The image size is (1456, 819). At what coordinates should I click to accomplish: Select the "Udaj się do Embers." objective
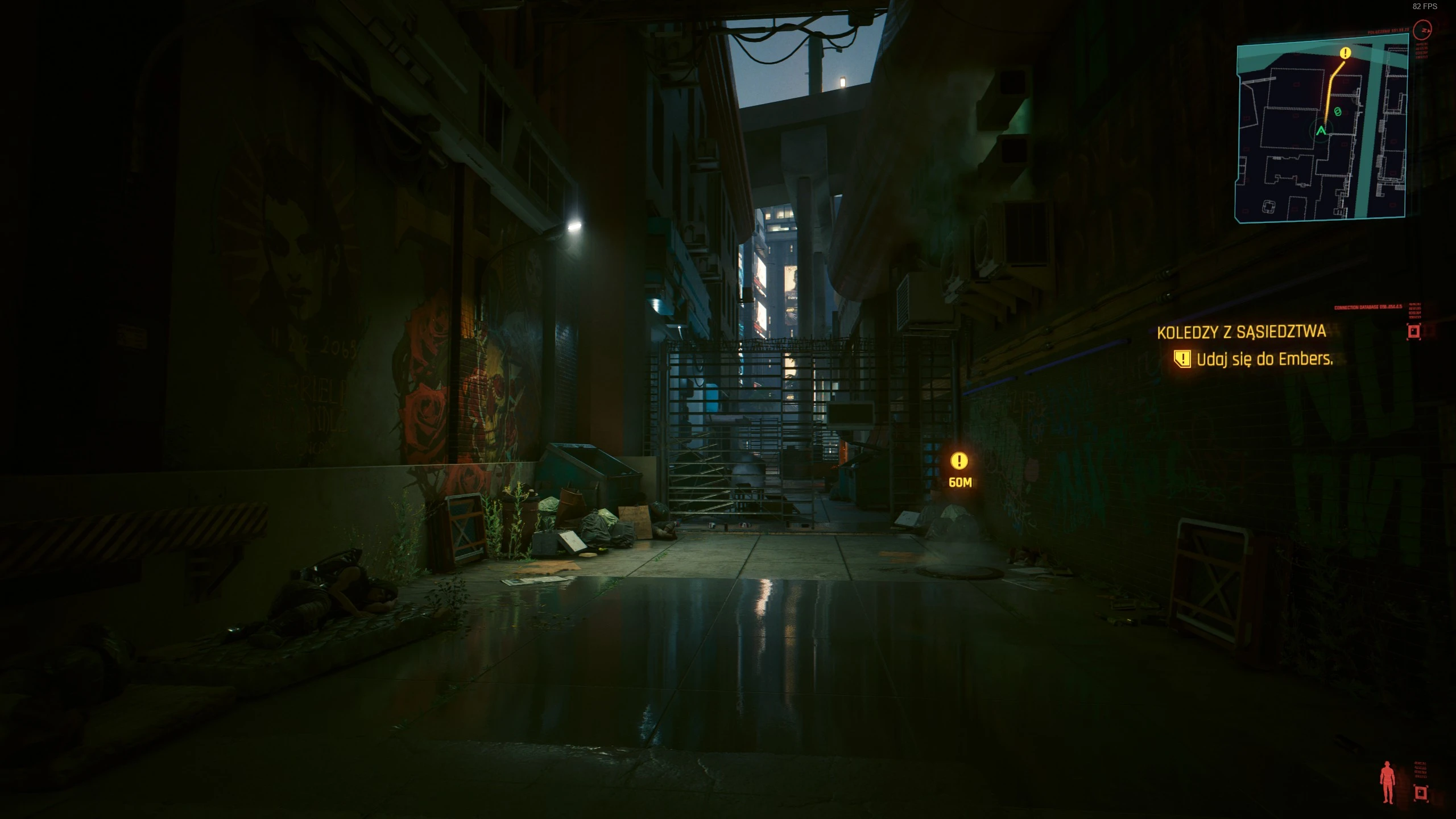tap(1264, 359)
